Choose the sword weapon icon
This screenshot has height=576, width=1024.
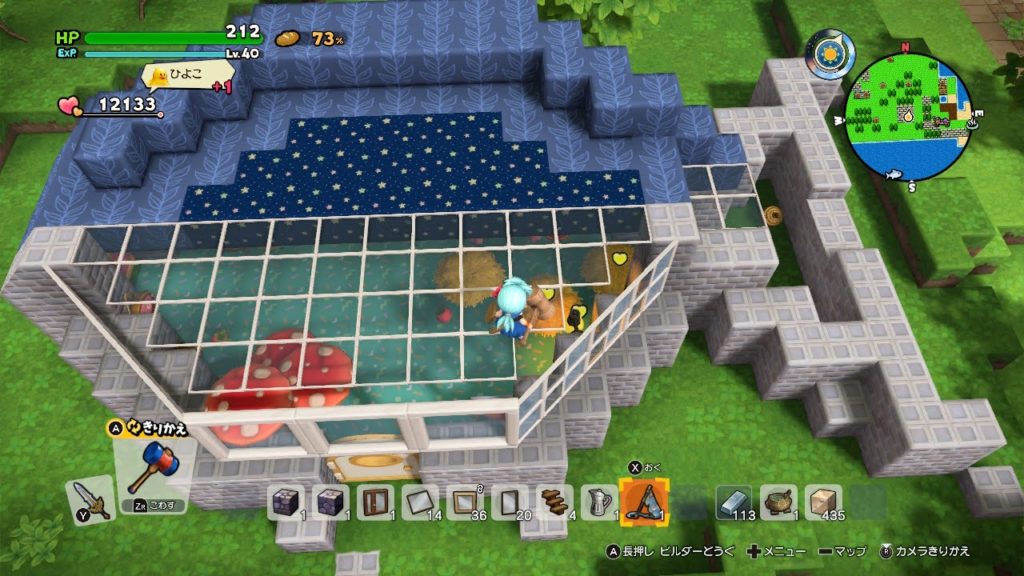(x=90, y=497)
